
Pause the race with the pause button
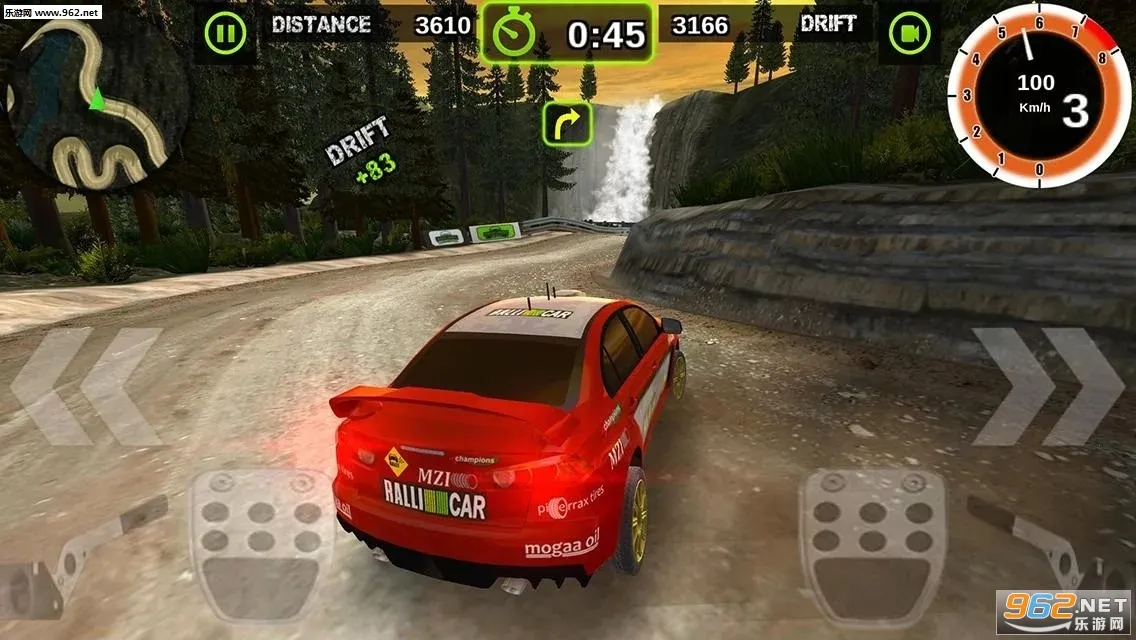pos(225,34)
